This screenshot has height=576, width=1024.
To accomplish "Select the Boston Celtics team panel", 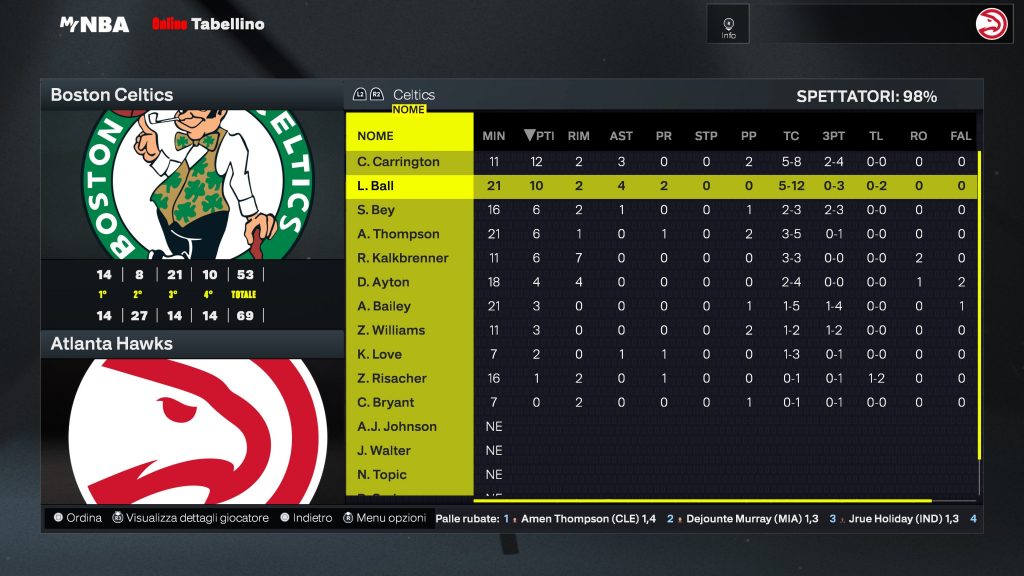I will coord(191,95).
